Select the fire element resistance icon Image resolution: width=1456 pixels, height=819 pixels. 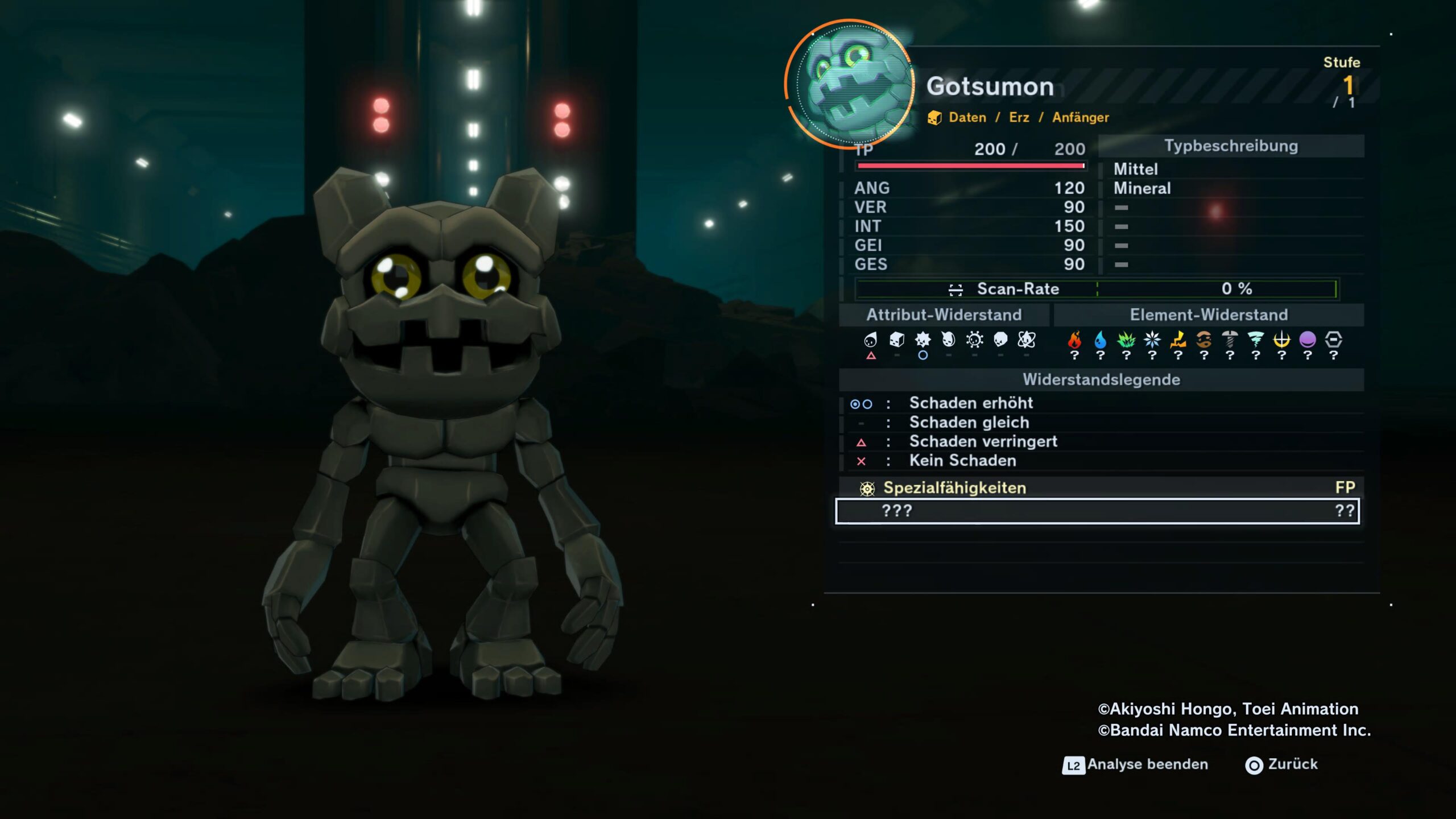[x=1074, y=340]
